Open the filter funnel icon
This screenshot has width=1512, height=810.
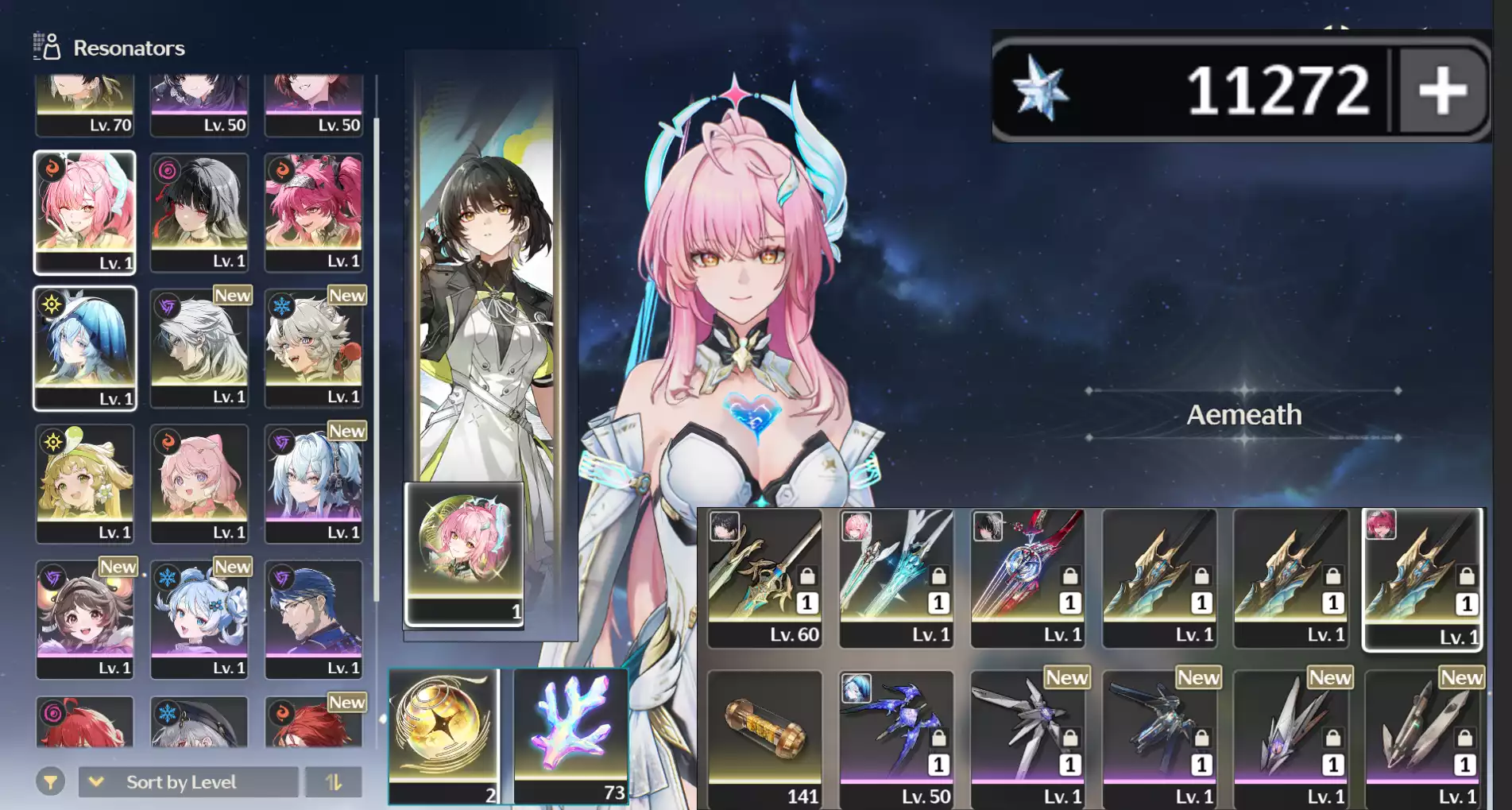(49, 781)
